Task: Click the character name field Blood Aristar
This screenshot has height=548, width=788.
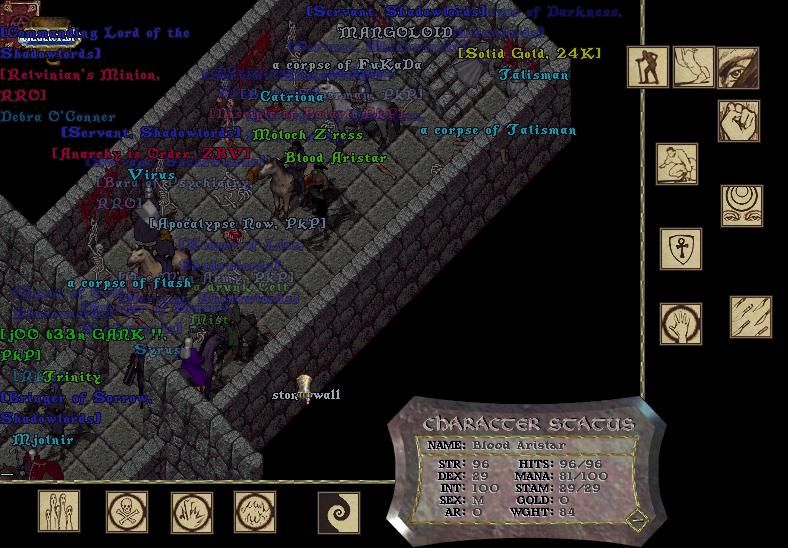Action: [x=518, y=445]
